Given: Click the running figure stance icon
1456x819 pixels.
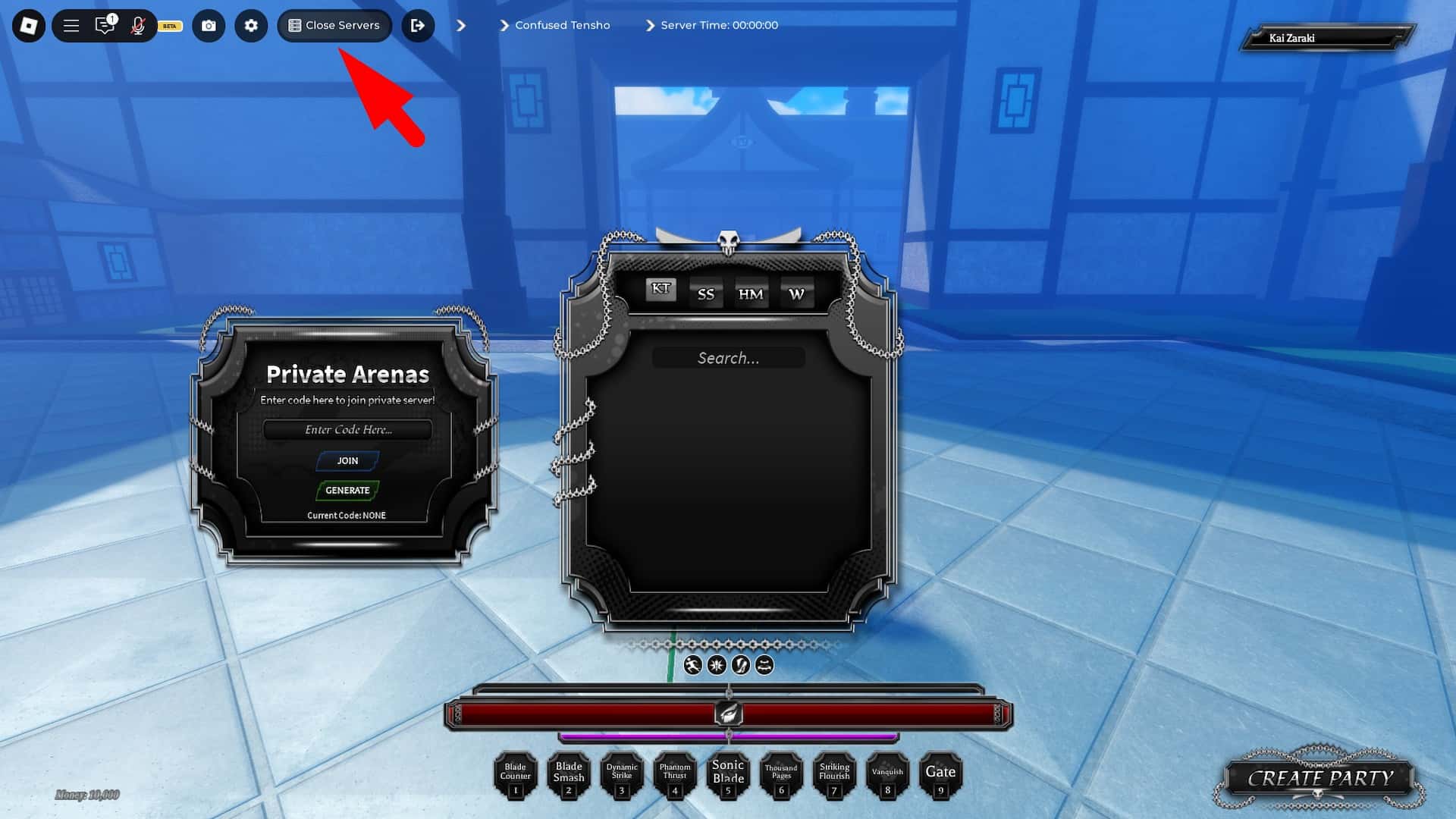Looking at the screenshot, I should coord(692,665).
